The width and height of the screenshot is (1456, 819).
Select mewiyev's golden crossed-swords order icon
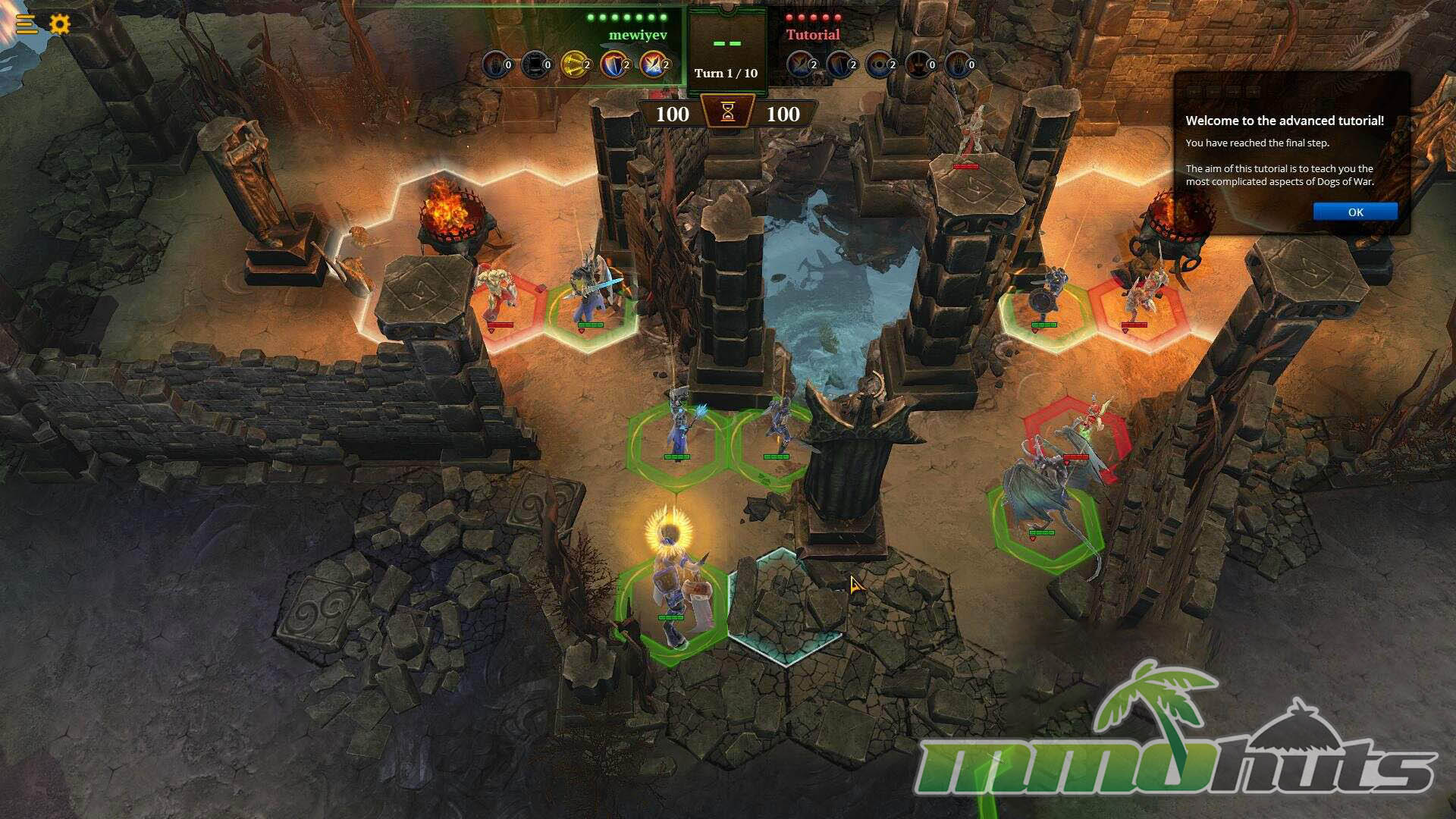tap(575, 64)
